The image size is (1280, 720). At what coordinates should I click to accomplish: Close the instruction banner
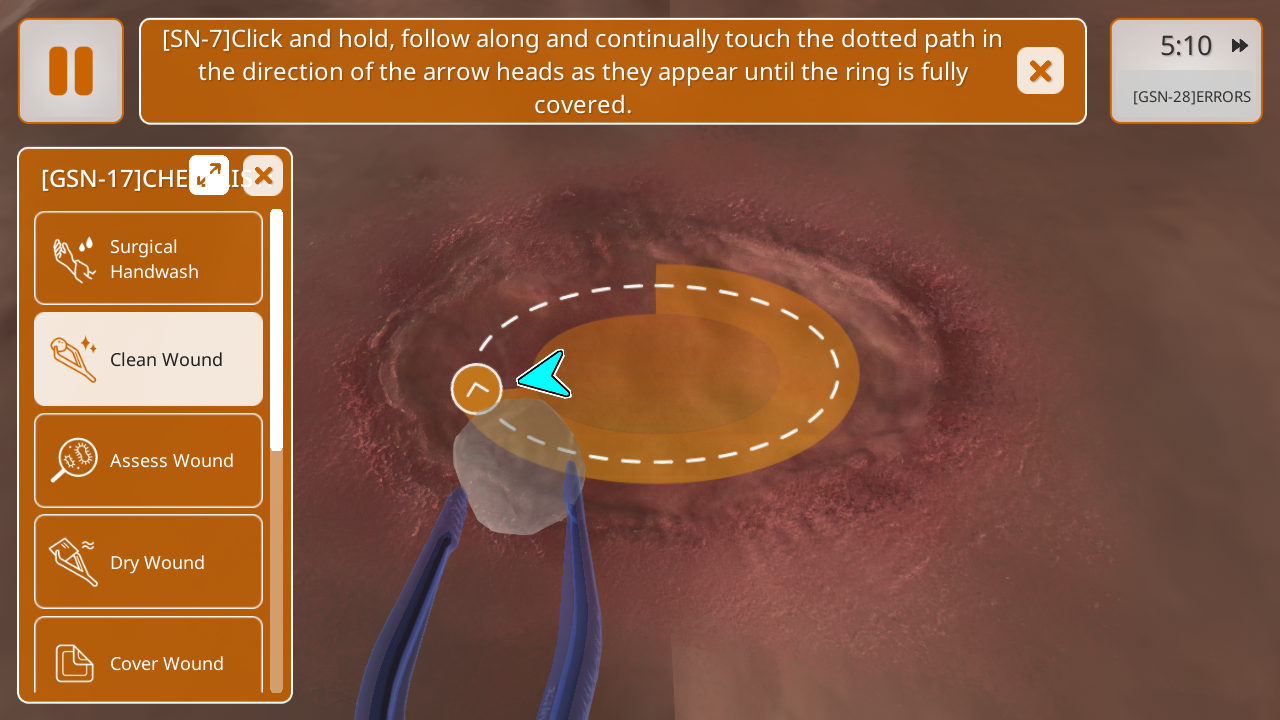(1040, 71)
